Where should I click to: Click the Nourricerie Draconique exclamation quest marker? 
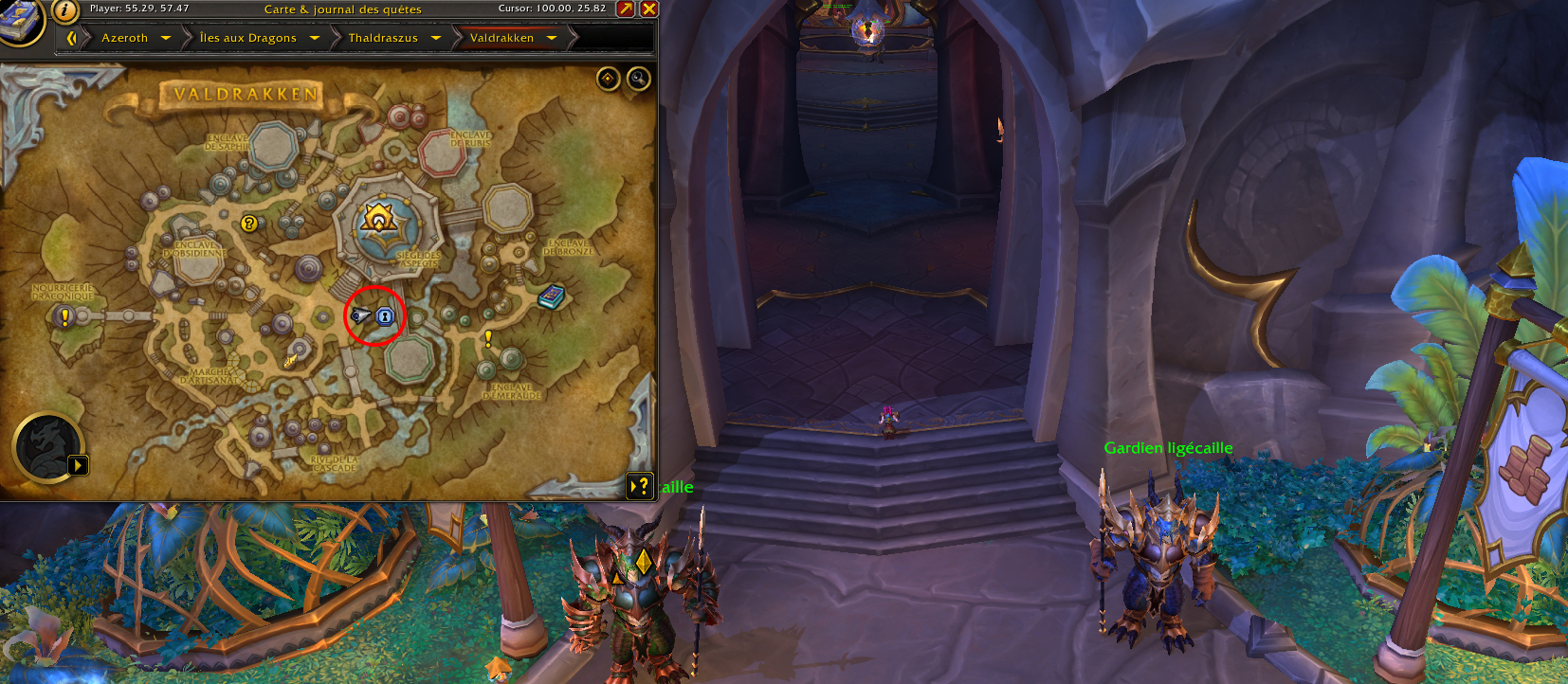(x=64, y=316)
